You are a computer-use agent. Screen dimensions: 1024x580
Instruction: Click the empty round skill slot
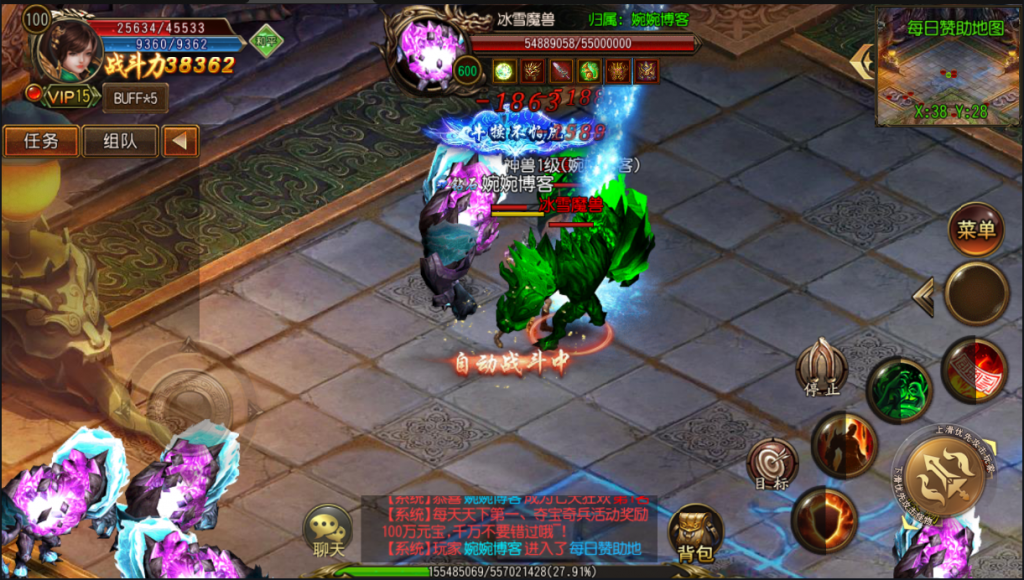976,293
